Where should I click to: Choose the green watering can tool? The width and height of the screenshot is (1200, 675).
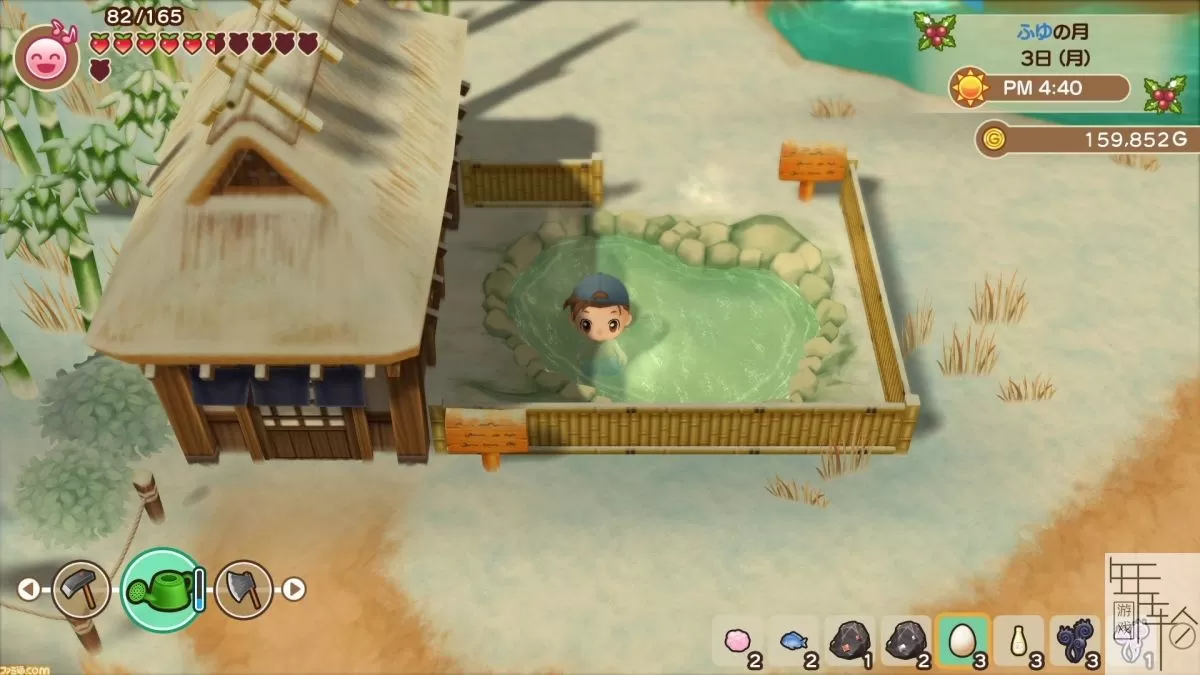pos(161,590)
